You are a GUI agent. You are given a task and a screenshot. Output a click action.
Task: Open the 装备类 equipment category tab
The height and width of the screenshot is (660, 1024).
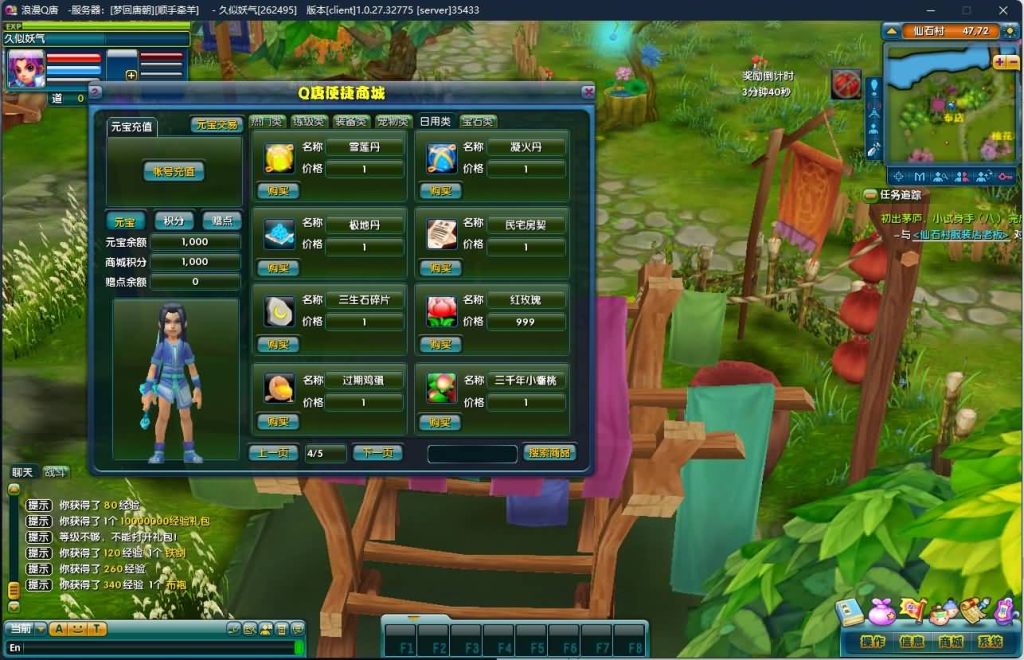point(352,122)
